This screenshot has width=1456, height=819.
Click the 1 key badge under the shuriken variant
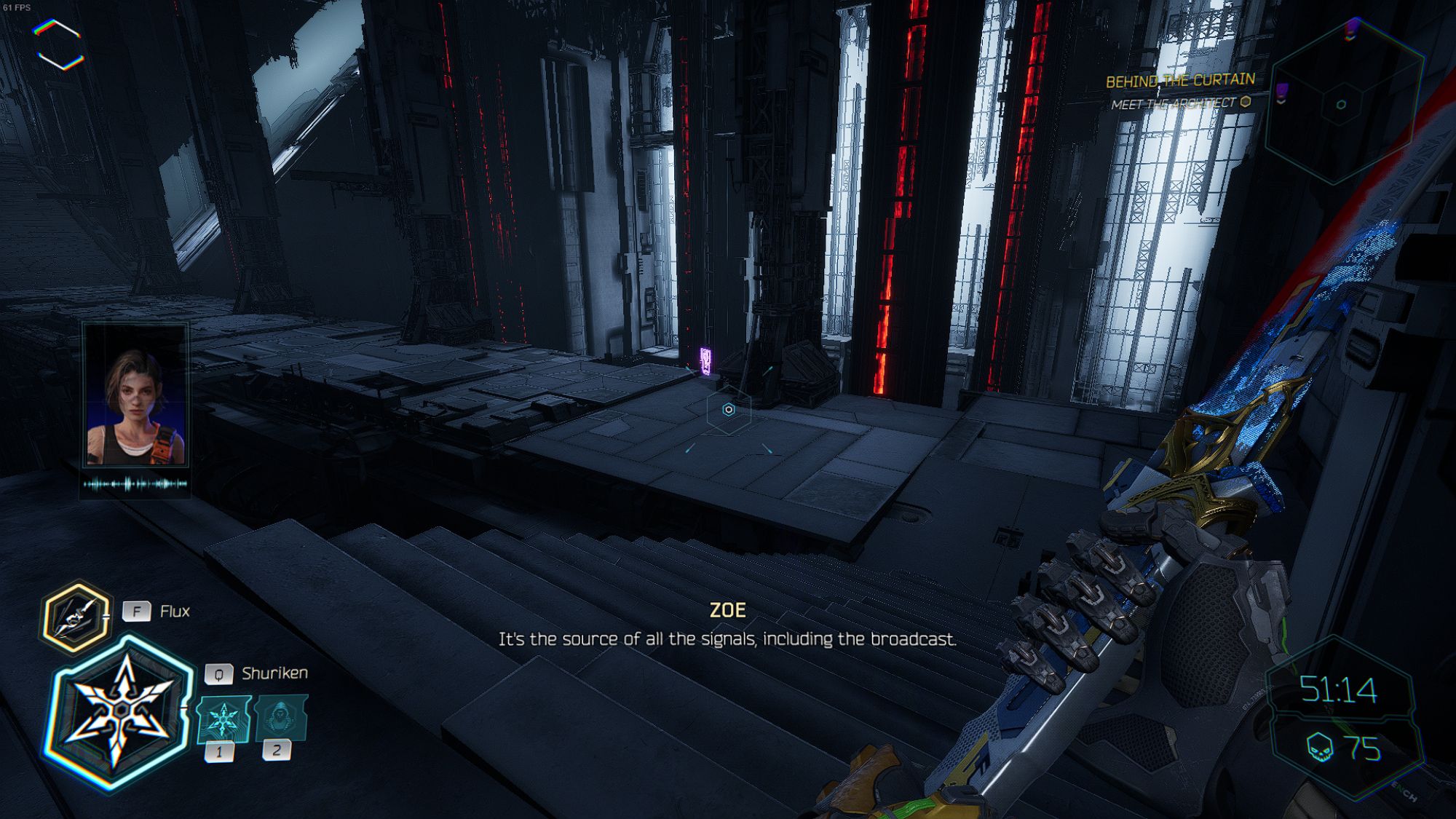tap(220, 751)
